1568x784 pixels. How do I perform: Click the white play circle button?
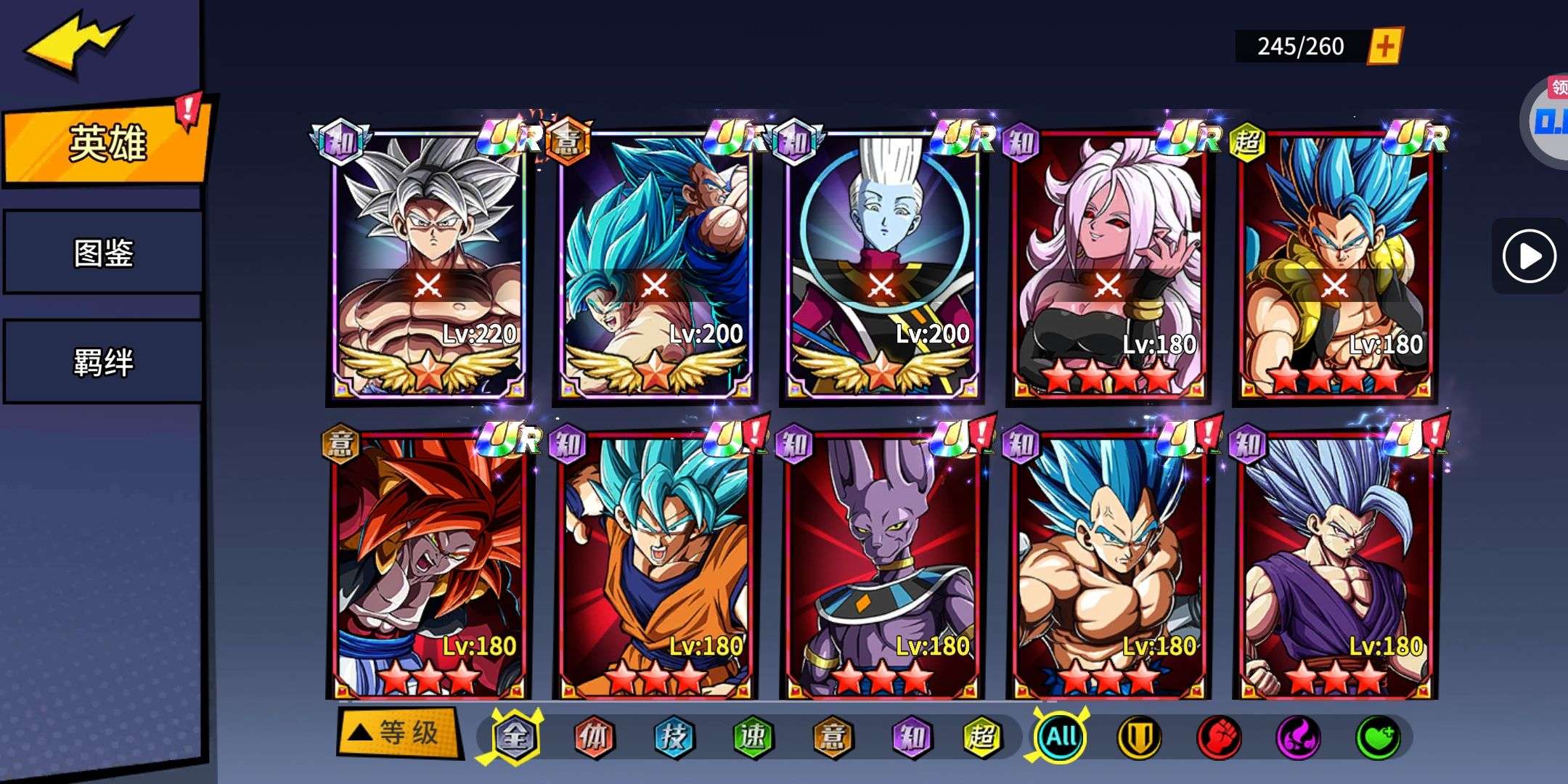click(x=1528, y=256)
